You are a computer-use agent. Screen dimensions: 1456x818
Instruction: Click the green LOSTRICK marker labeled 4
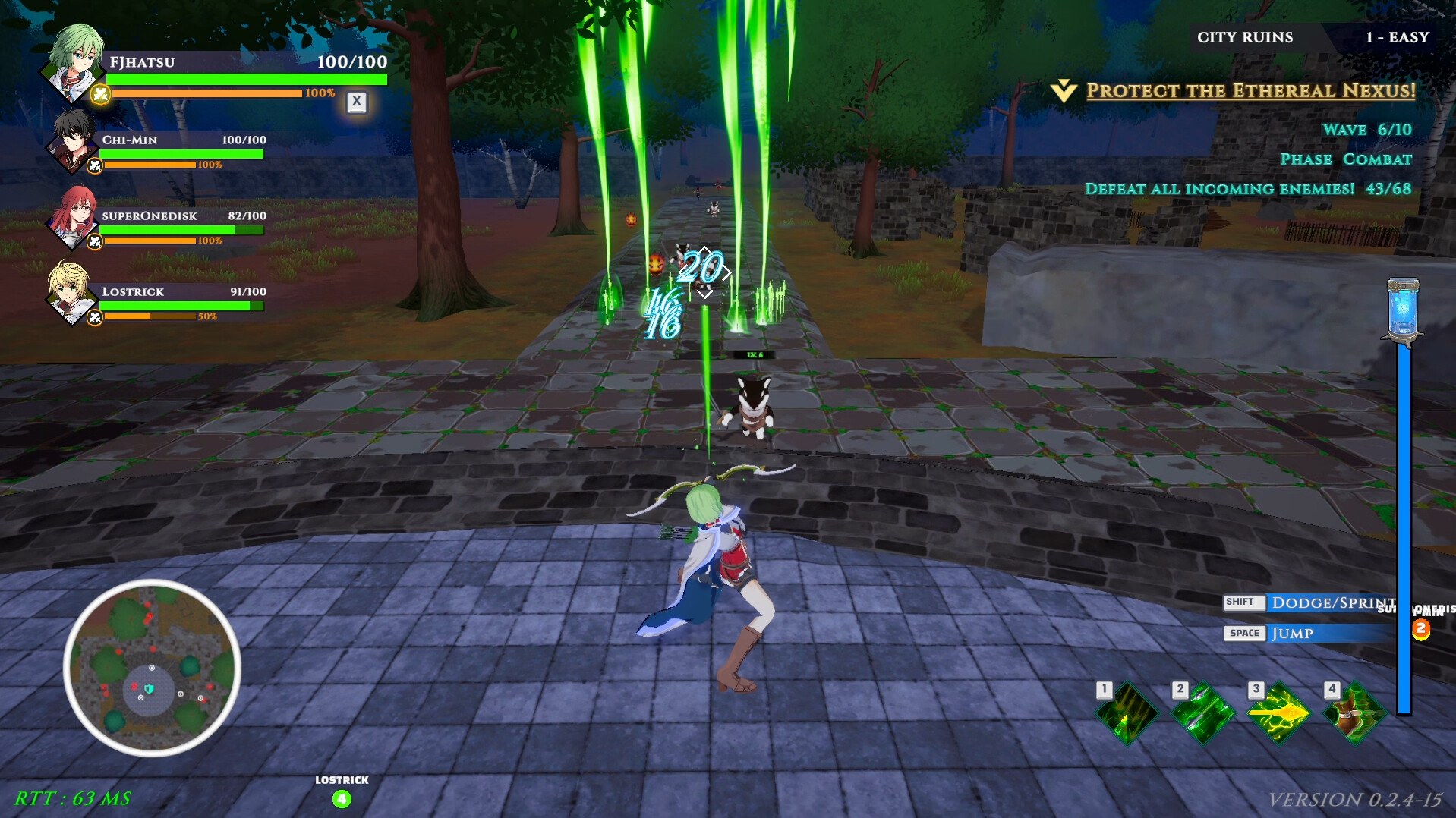tap(341, 798)
